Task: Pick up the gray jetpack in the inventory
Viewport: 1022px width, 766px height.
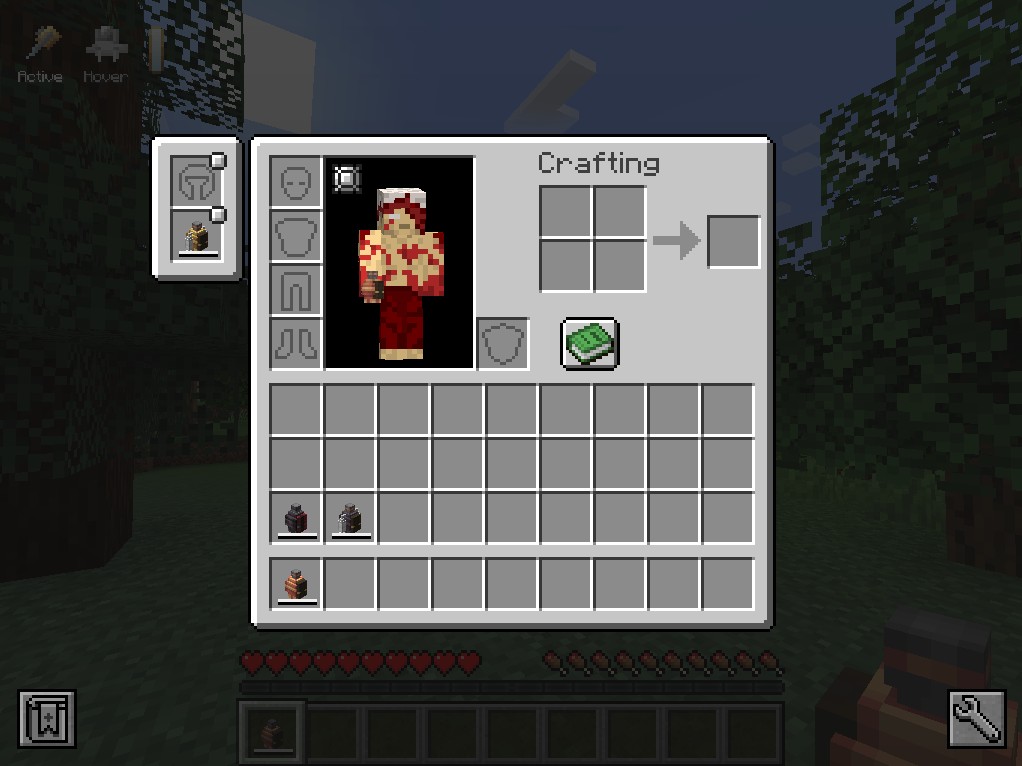Action: click(x=350, y=519)
